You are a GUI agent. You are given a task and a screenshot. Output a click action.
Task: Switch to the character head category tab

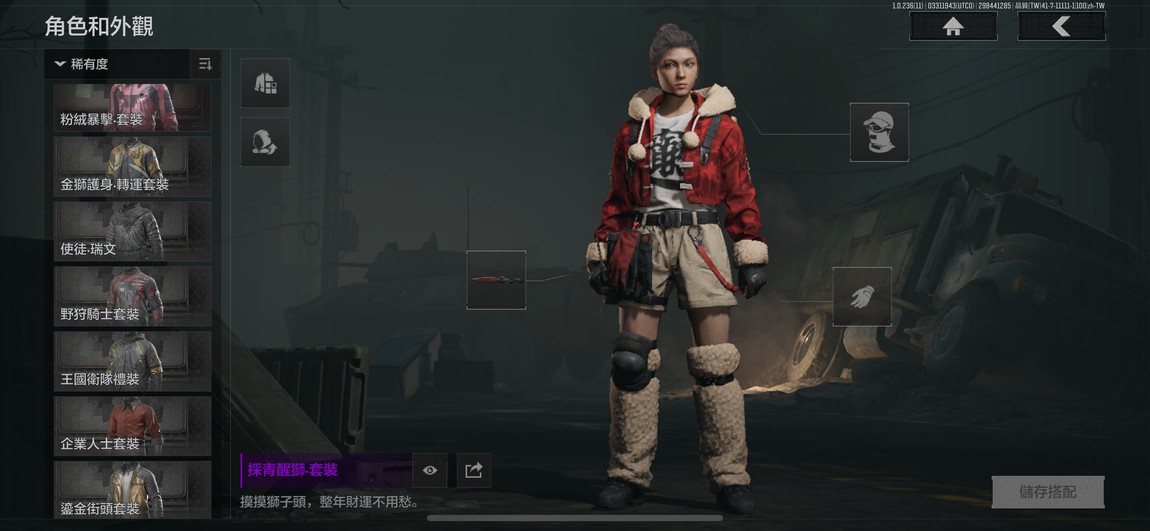[265, 142]
